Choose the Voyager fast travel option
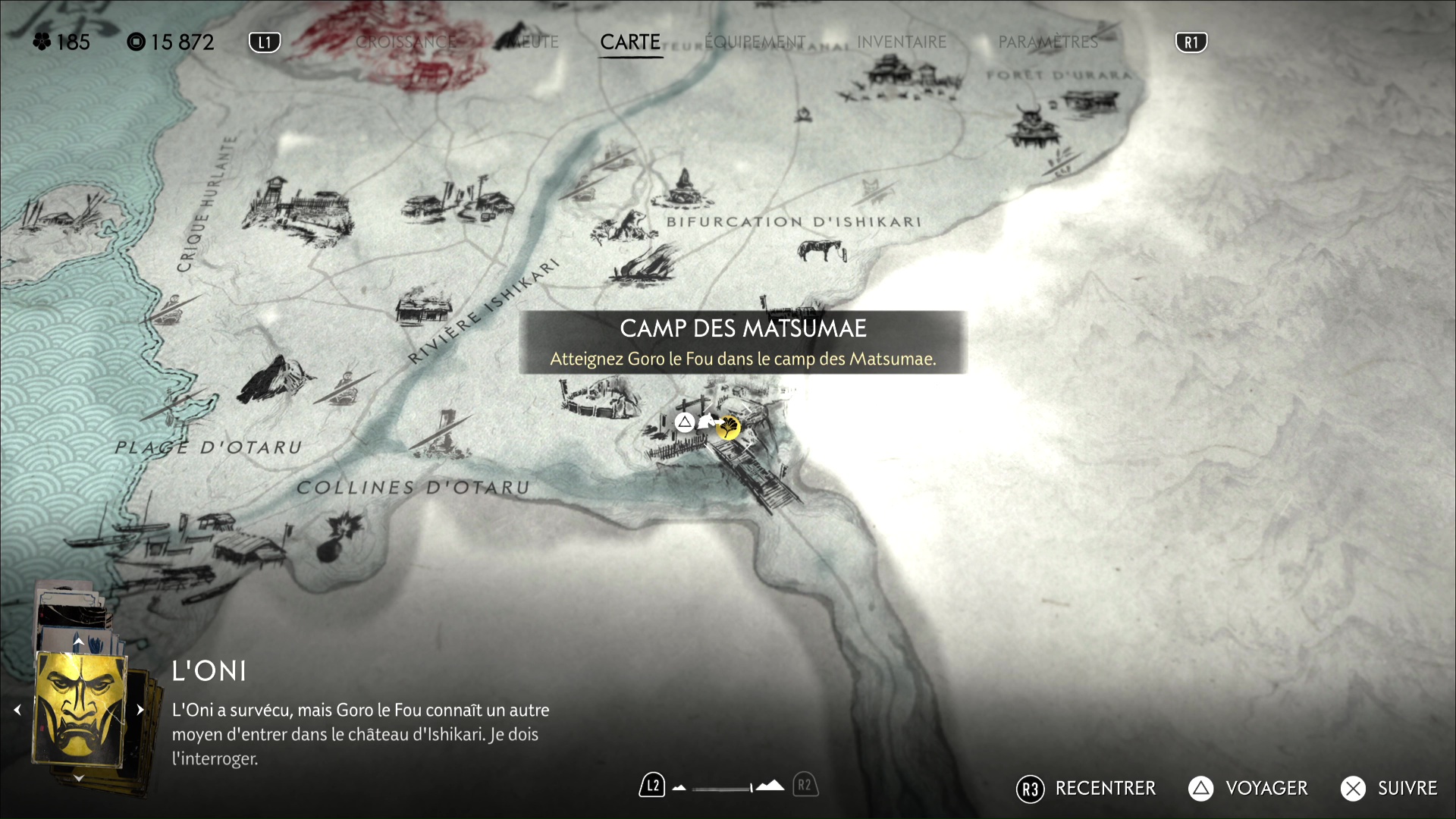Viewport: 1456px width, 819px height. click(1248, 789)
